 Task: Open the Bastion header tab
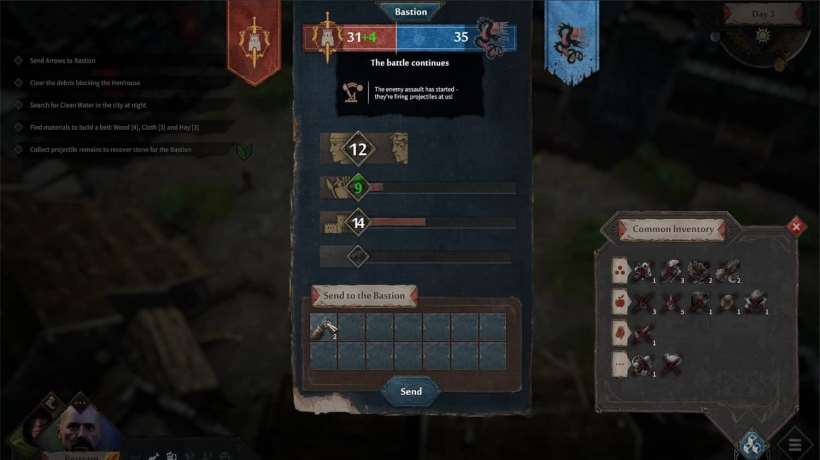410,12
